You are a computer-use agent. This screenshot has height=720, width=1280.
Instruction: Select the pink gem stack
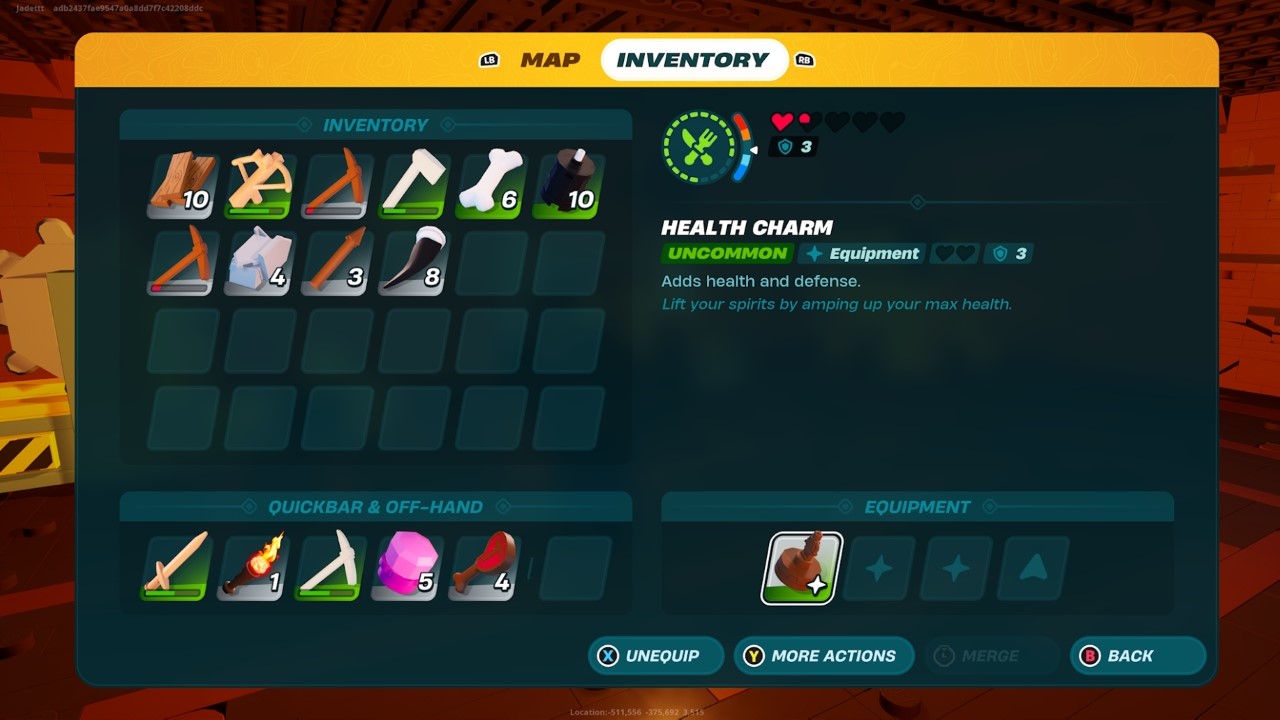(407, 567)
